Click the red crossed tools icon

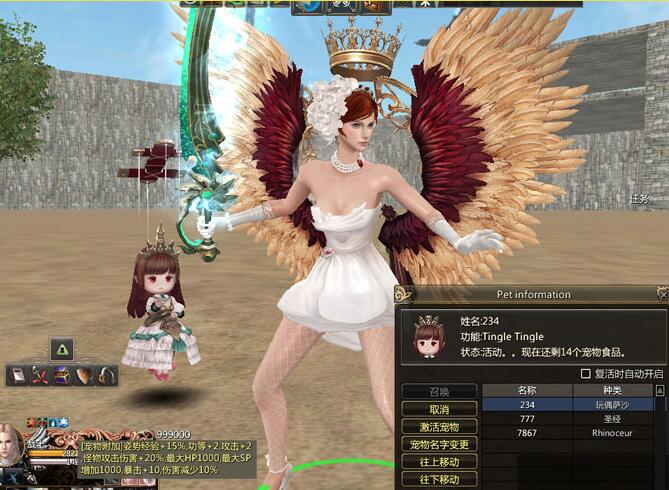(x=40, y=375)
